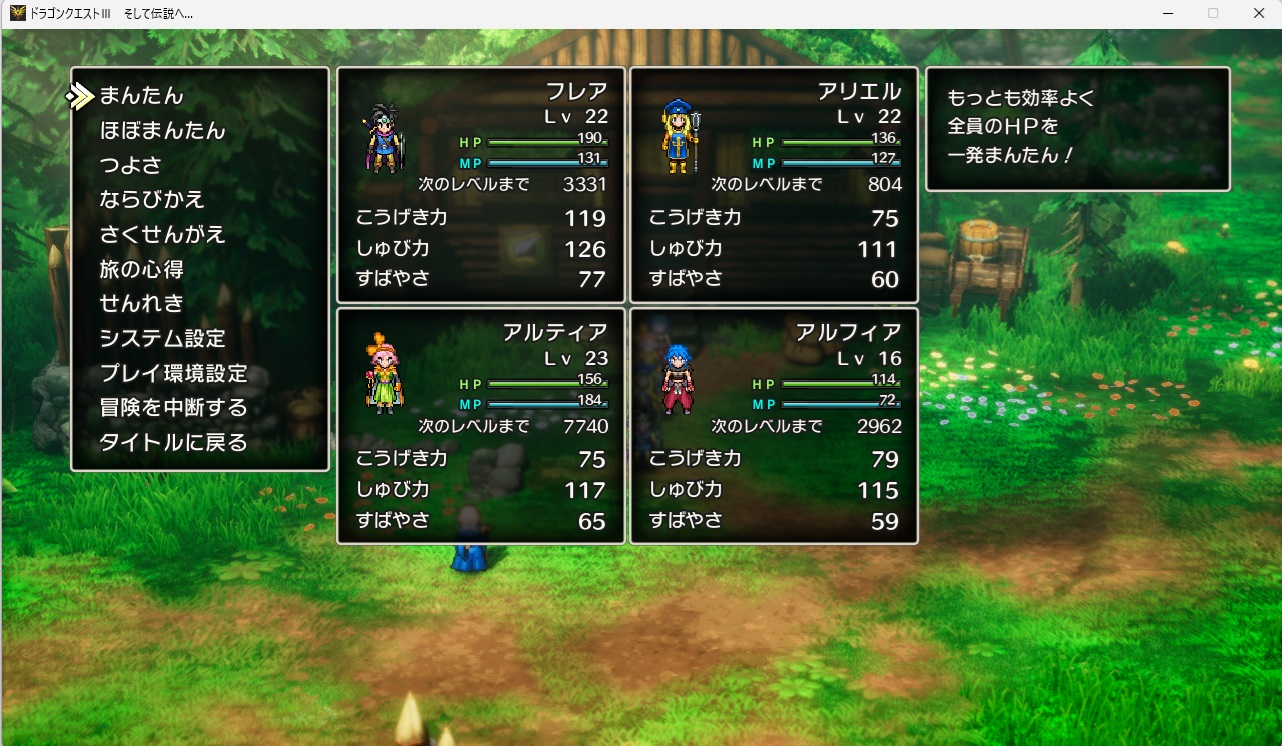Viewport: 1282px width, 746px height.
Task: Select アルティア's character status panel
Action: pos(481,426)
